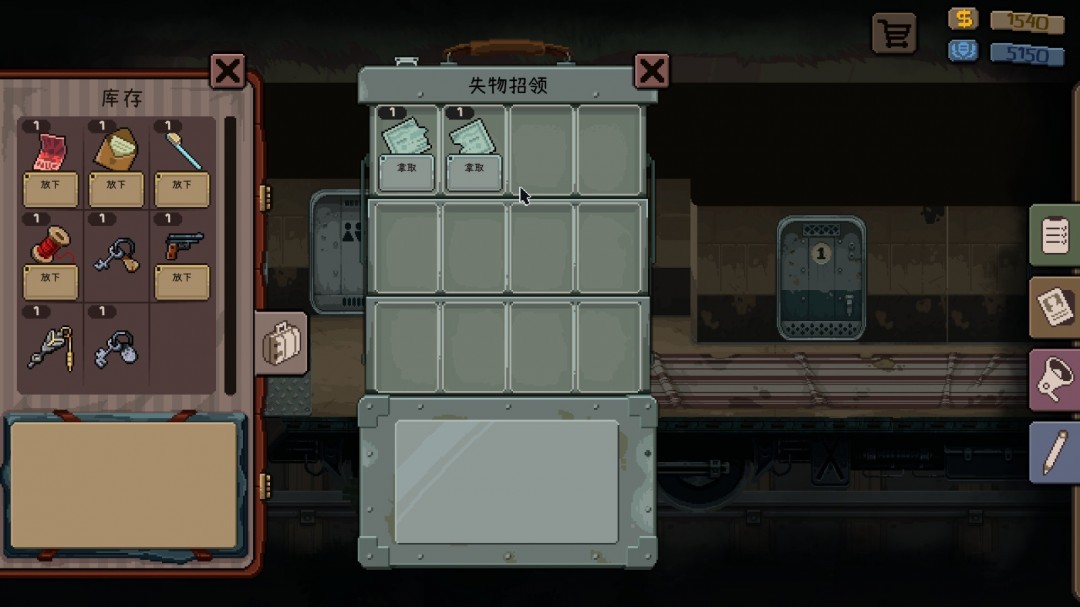The width and height of the screenshot is (1080, 607).
Task: Select the key with wooden tag
Action: pyautogui.click(x=116, y=257)
